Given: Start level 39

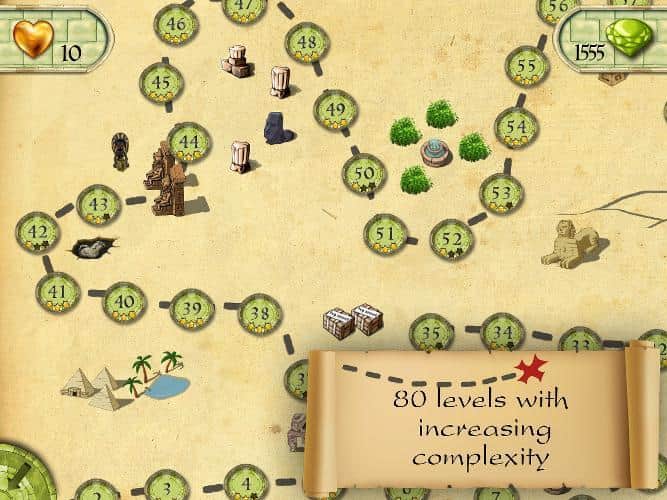Looking at the screenshot, I should tap(192, 309).
